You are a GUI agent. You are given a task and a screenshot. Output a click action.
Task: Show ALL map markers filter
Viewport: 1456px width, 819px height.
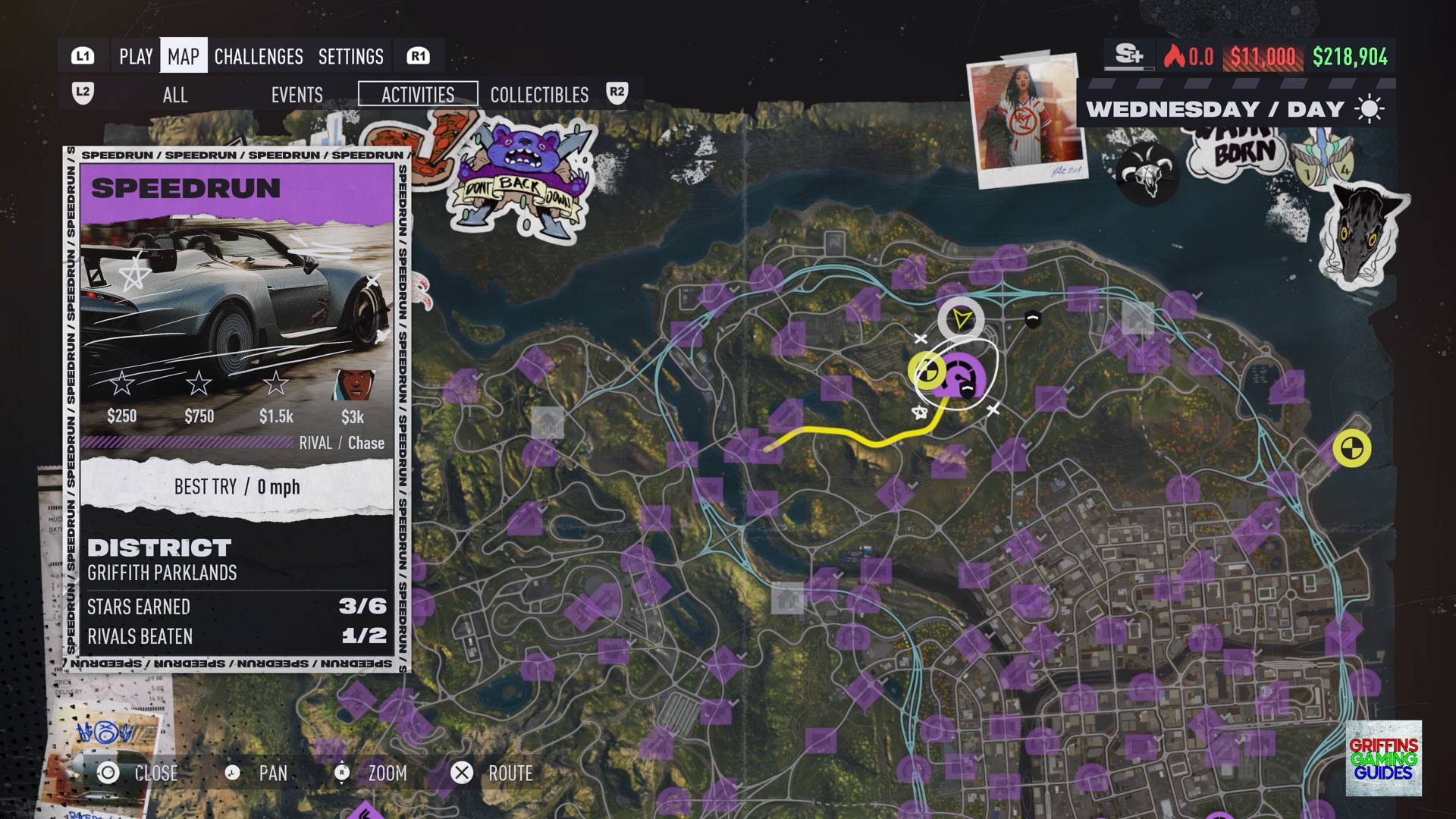[x=175, y=95]
